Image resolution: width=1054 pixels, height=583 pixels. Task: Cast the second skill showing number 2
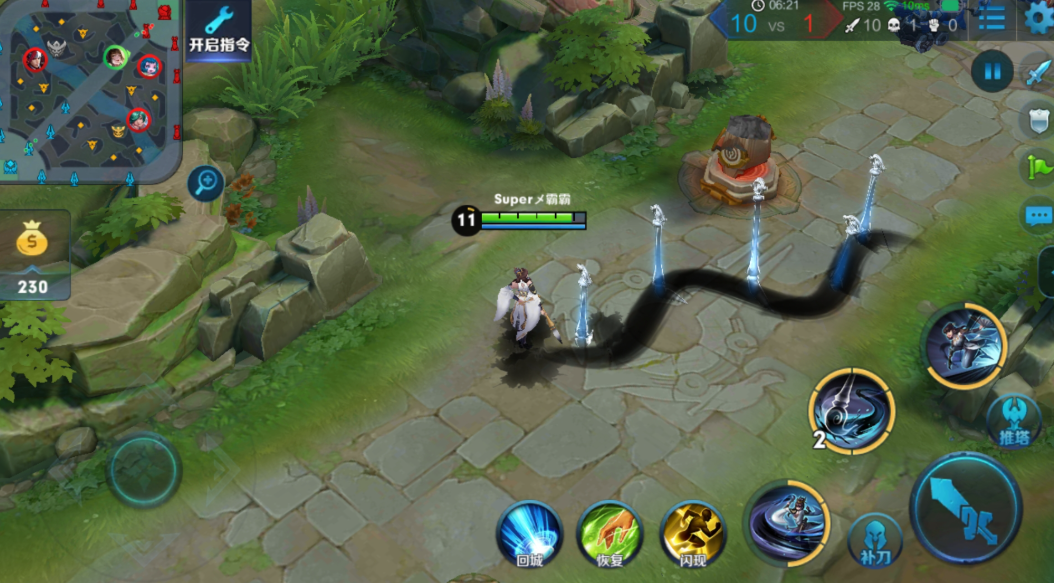(x=852, y=410)
